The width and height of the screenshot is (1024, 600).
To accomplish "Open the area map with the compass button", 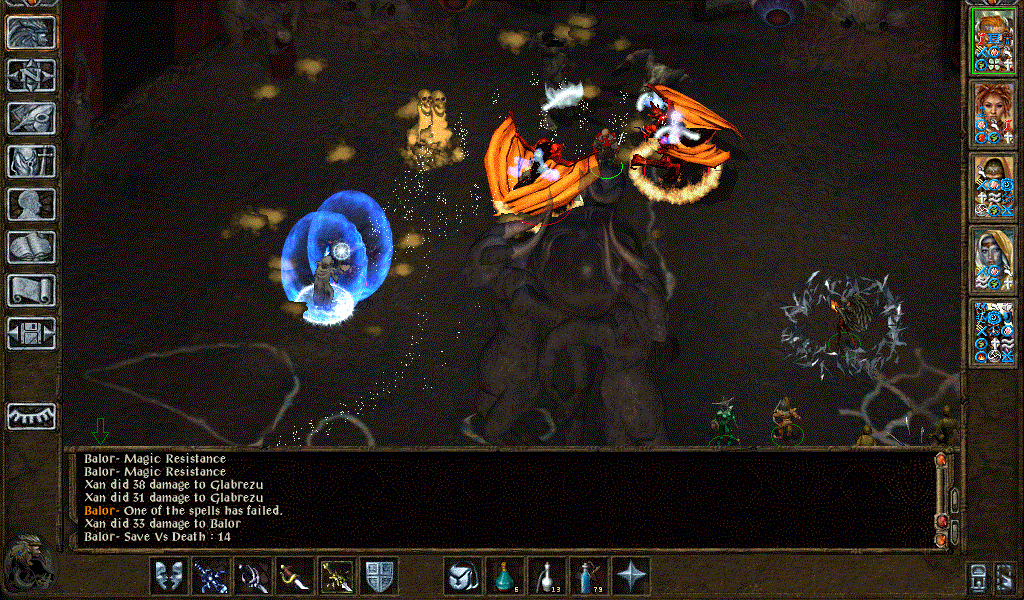I will (x=31, y=75).
